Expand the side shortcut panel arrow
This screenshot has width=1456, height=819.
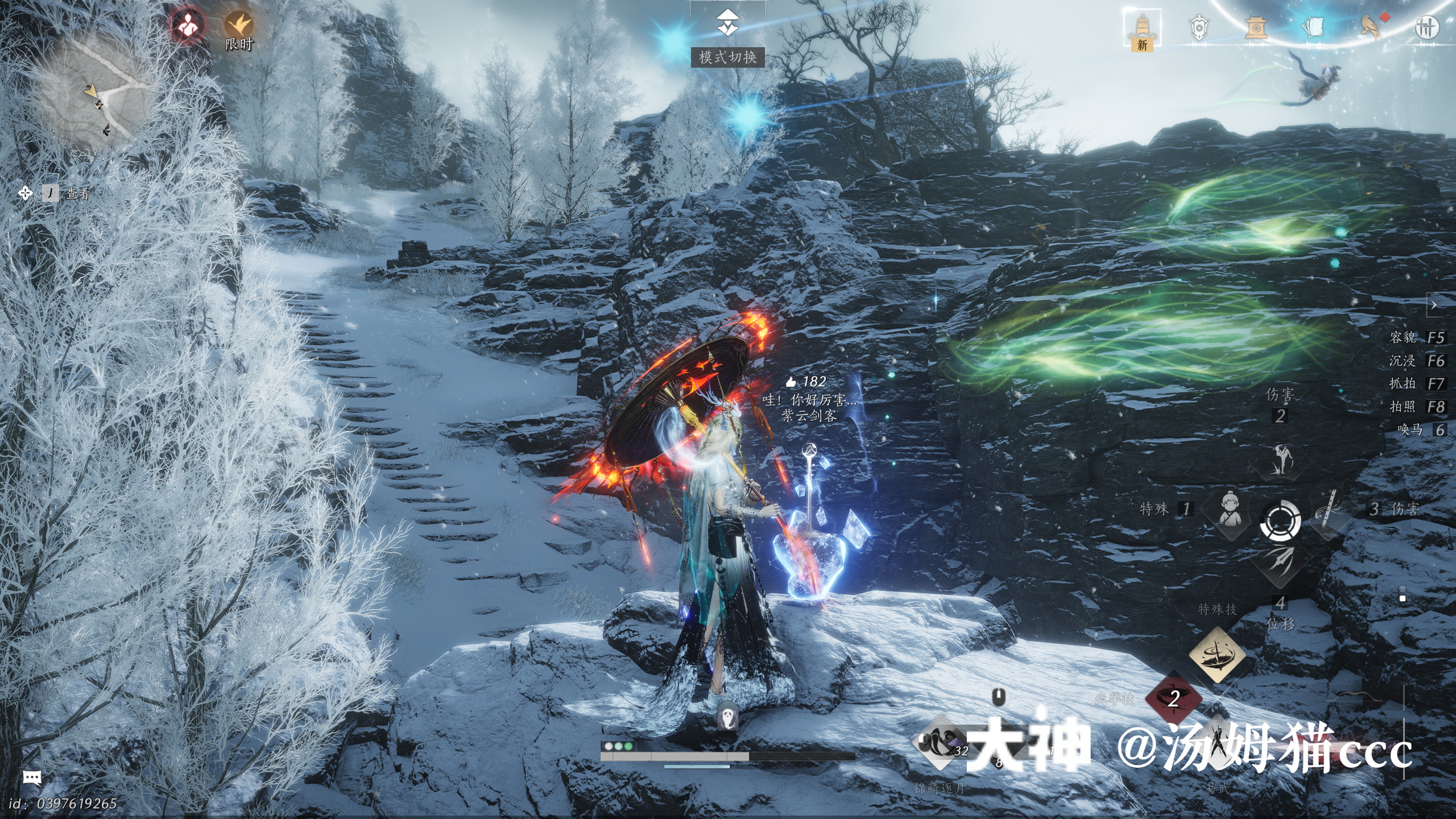pyautogui.click(x=1434, y=305)
